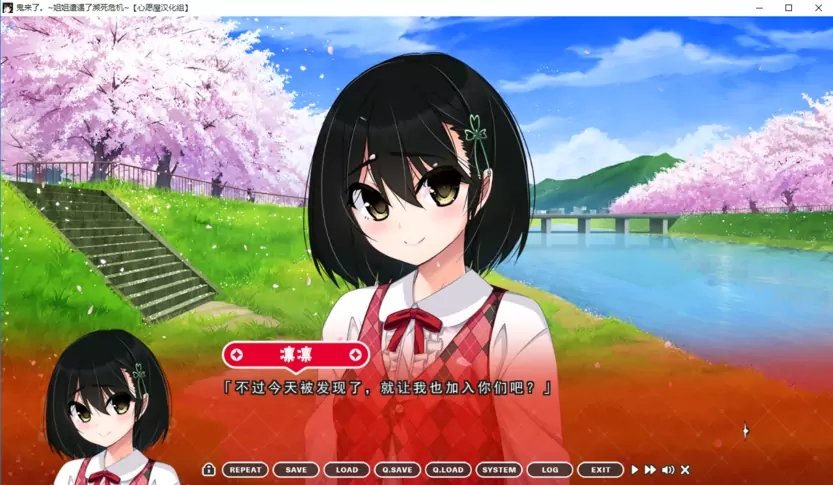833x485 pixels.
Task: Start auto-play with the single arrow icon
Action: coord(634,469)
